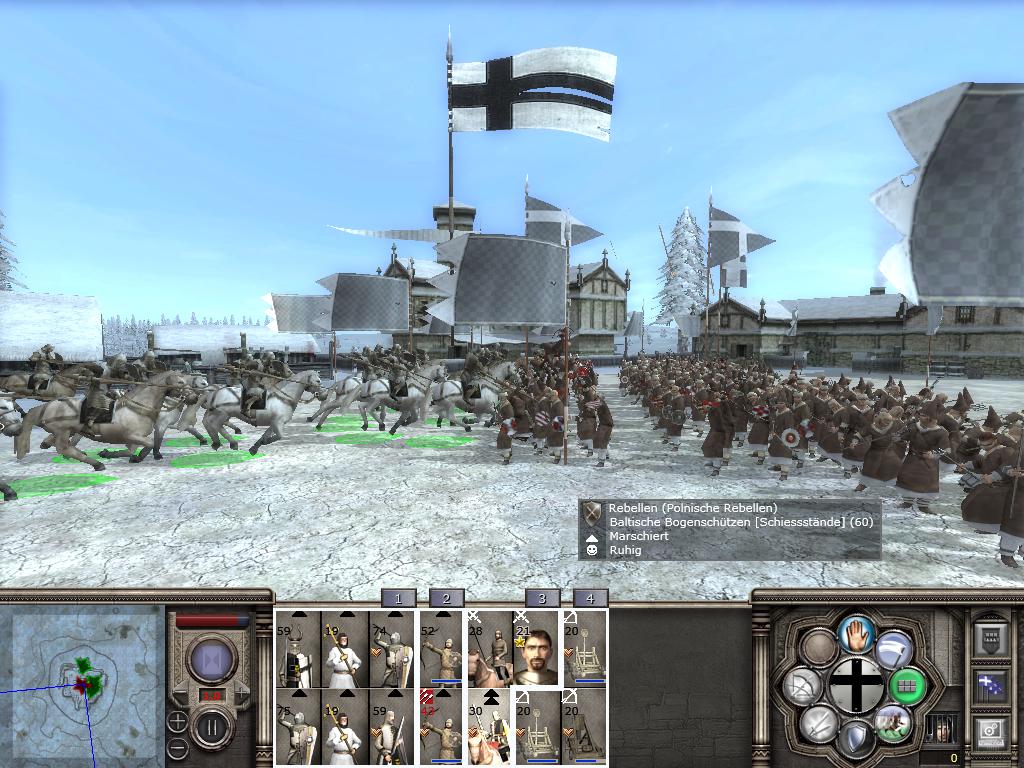This screenshot has width=1024, height=768.
Task: Open unit group tab number 1
Action: pyautogui.click(x=398, y=598)
